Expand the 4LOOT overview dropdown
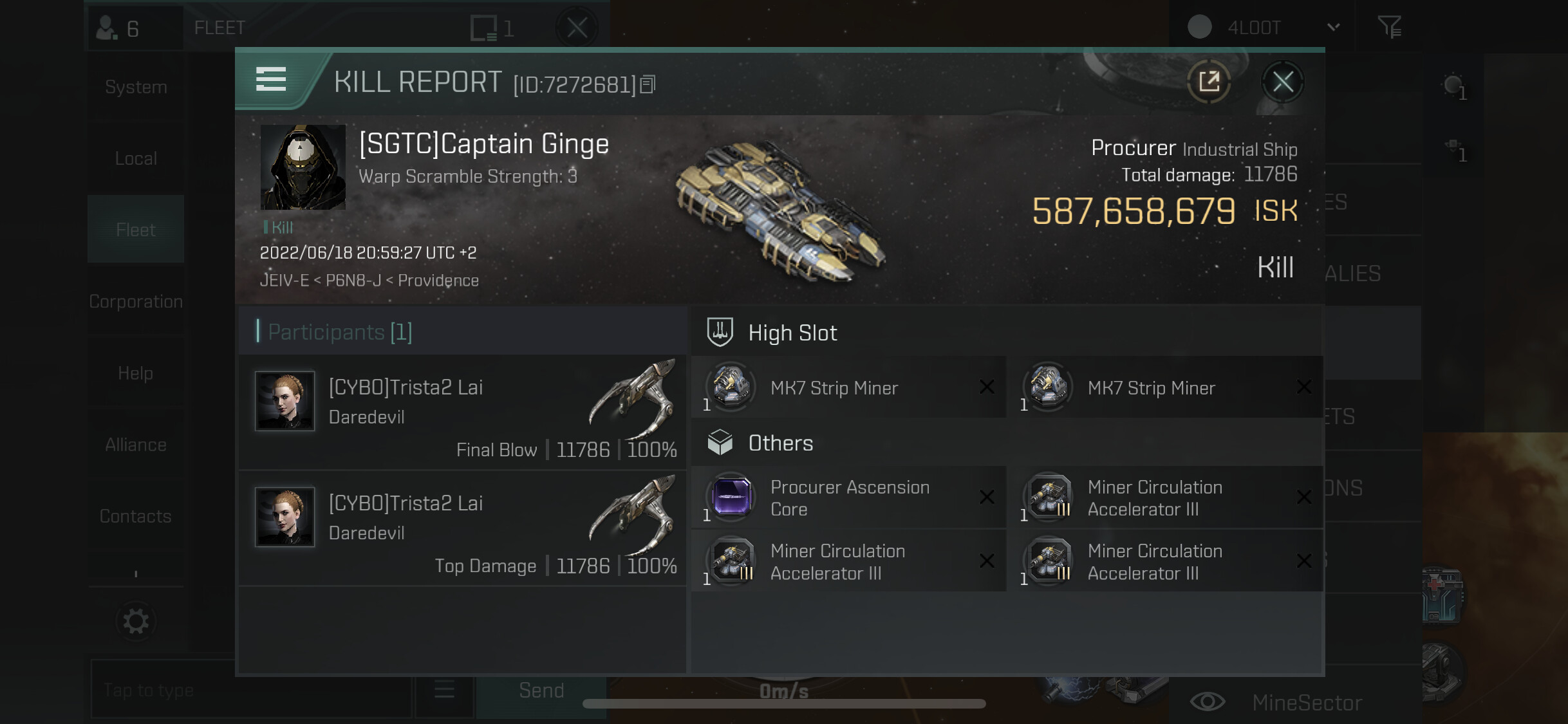 click(1333, 27)
